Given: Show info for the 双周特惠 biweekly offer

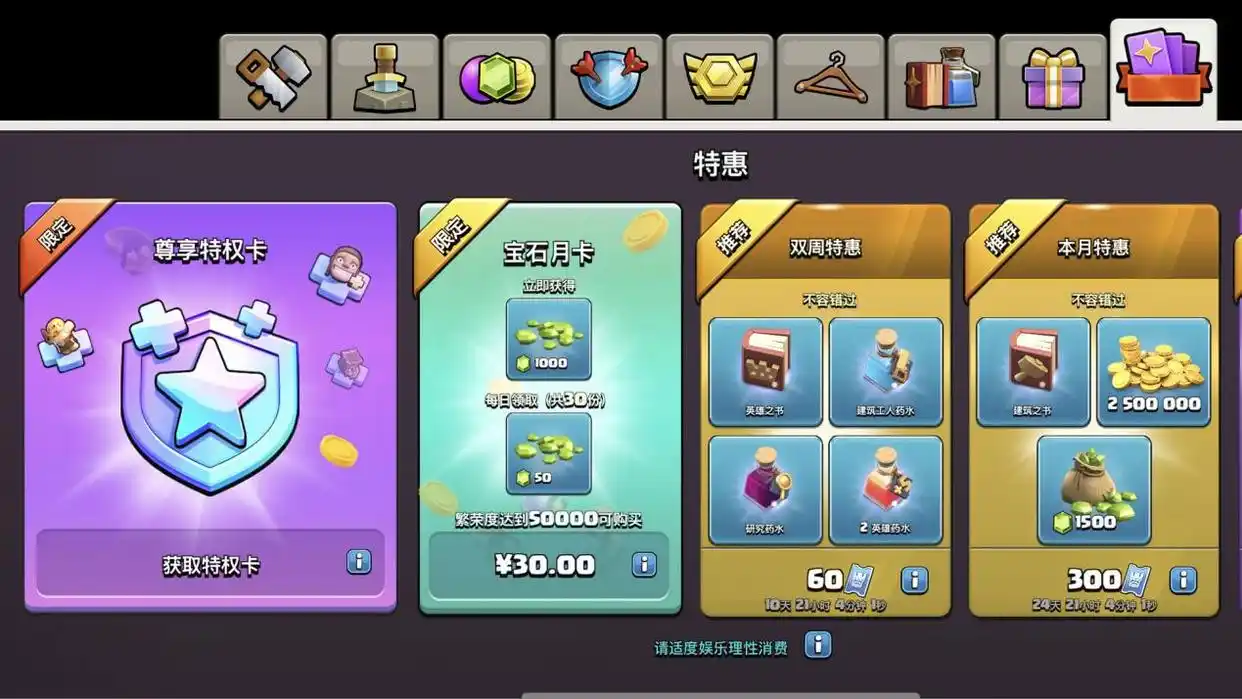Looking at the screenshot, I should pos(914,580).
